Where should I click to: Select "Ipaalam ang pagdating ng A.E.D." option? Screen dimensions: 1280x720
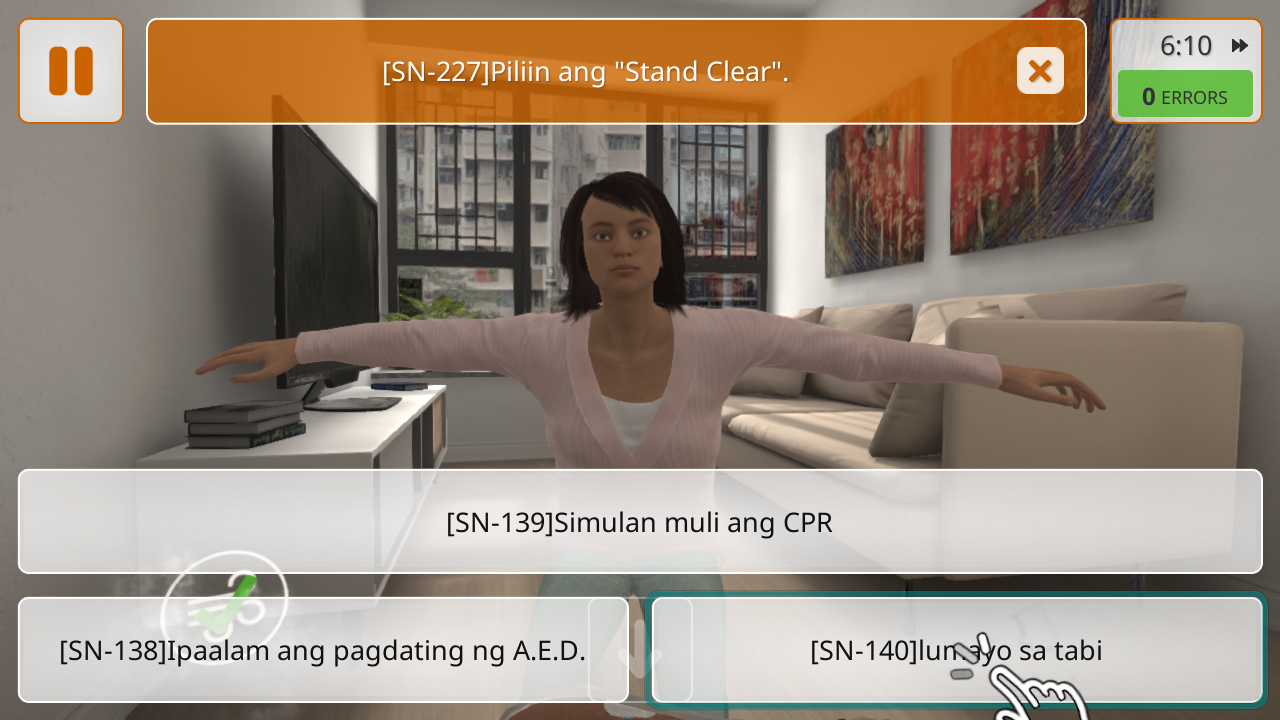click(x=323, y=650)
